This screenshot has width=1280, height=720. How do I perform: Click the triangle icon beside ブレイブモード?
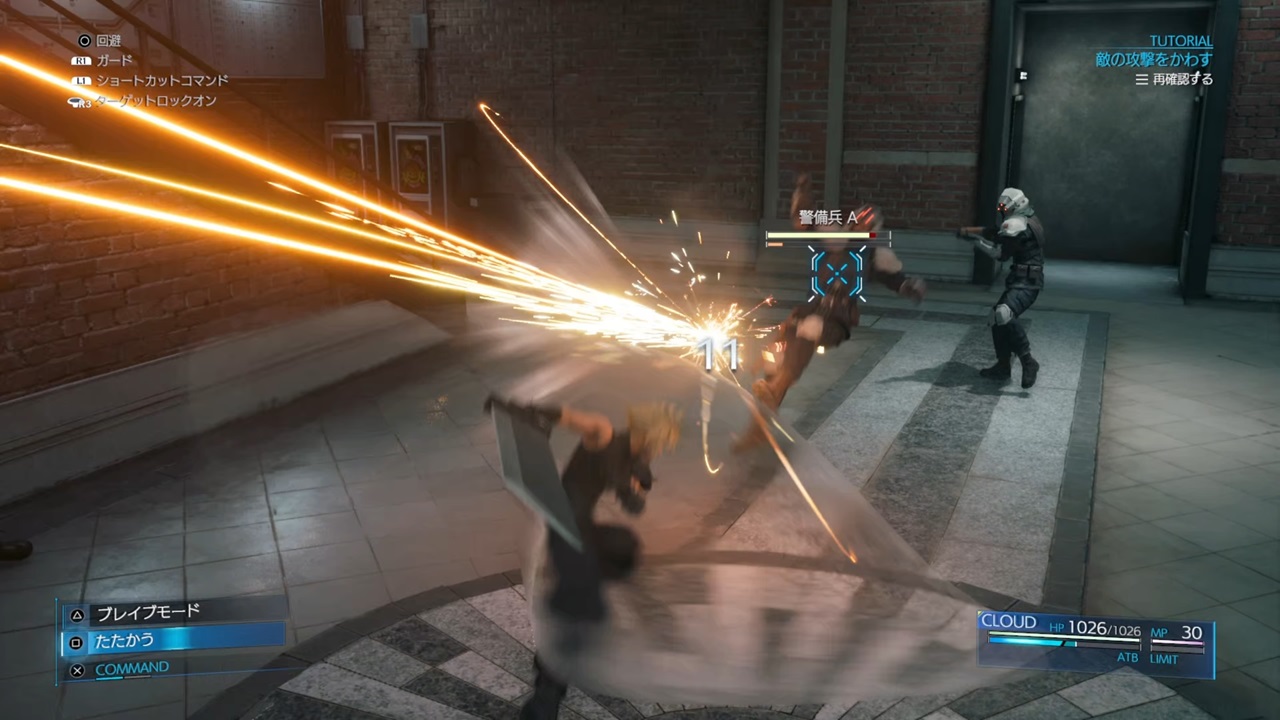pos(75,615)
